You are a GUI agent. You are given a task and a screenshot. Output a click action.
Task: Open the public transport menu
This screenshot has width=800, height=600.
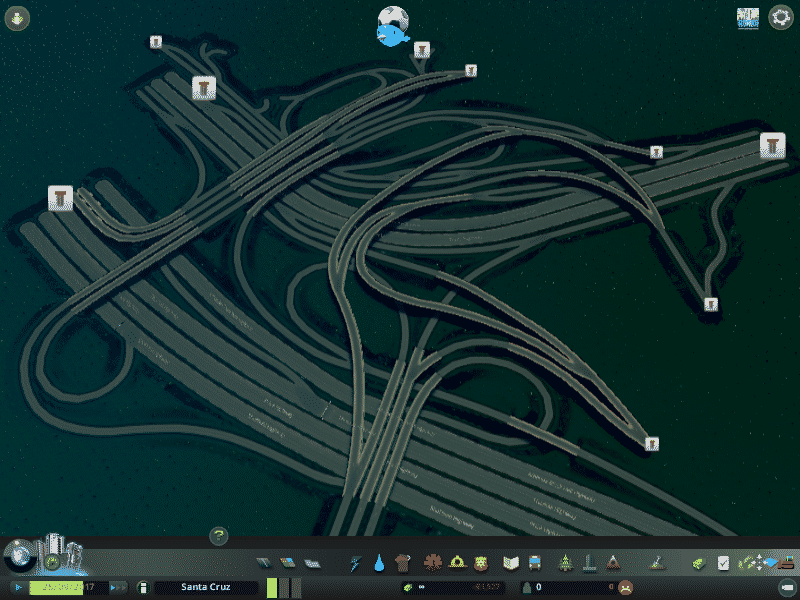click(x=535, y=563)
